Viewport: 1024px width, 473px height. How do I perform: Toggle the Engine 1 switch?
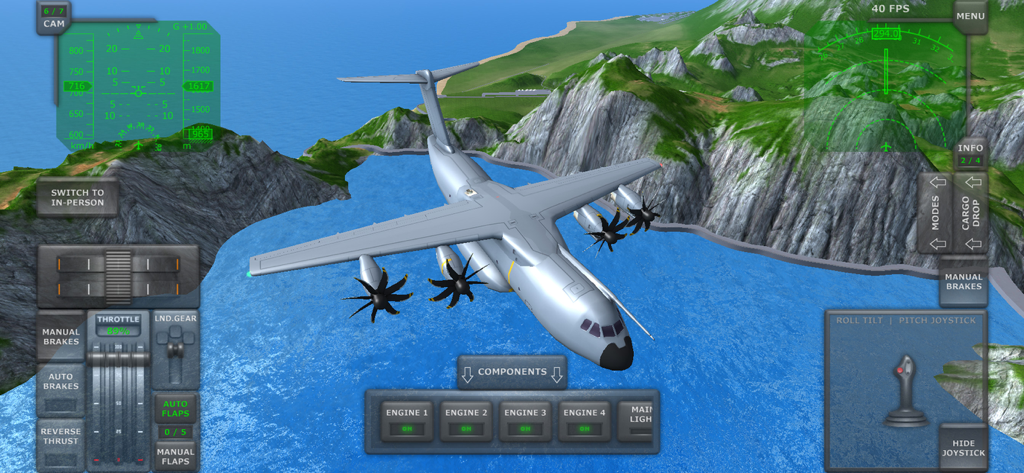(x=408, y=419)
